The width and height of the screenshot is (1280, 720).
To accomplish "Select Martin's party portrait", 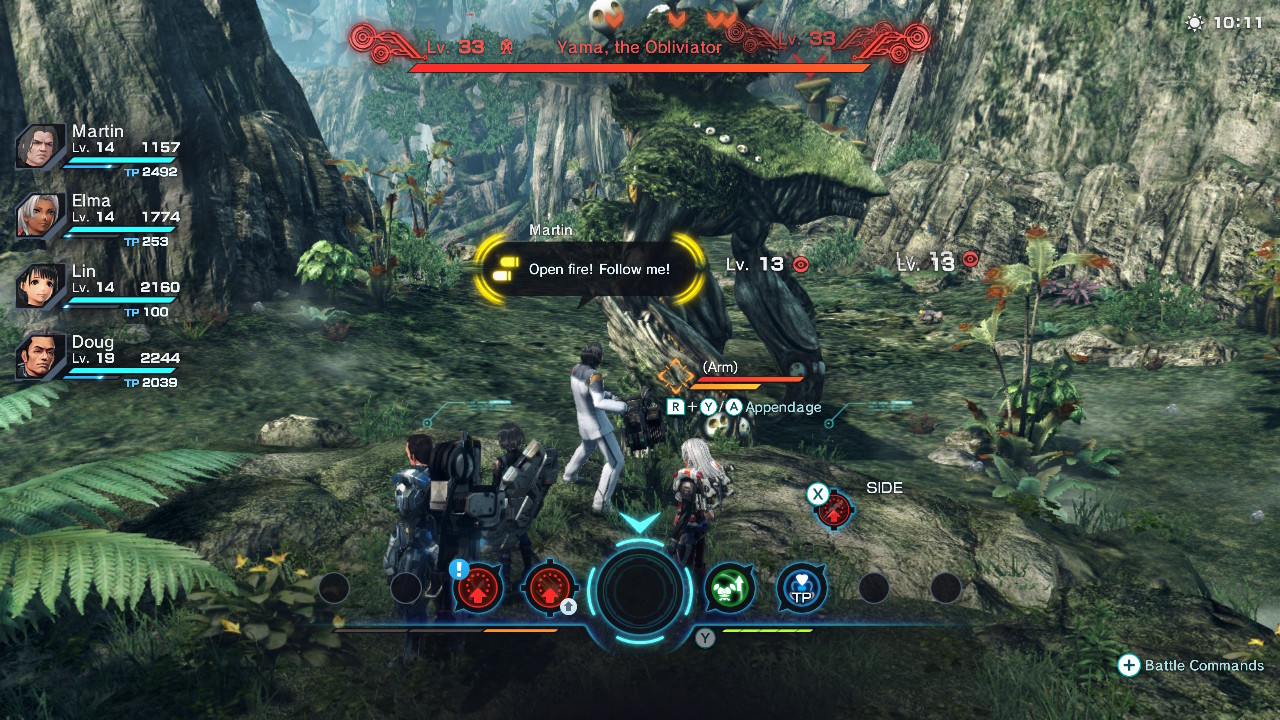I will click(41, 148).
